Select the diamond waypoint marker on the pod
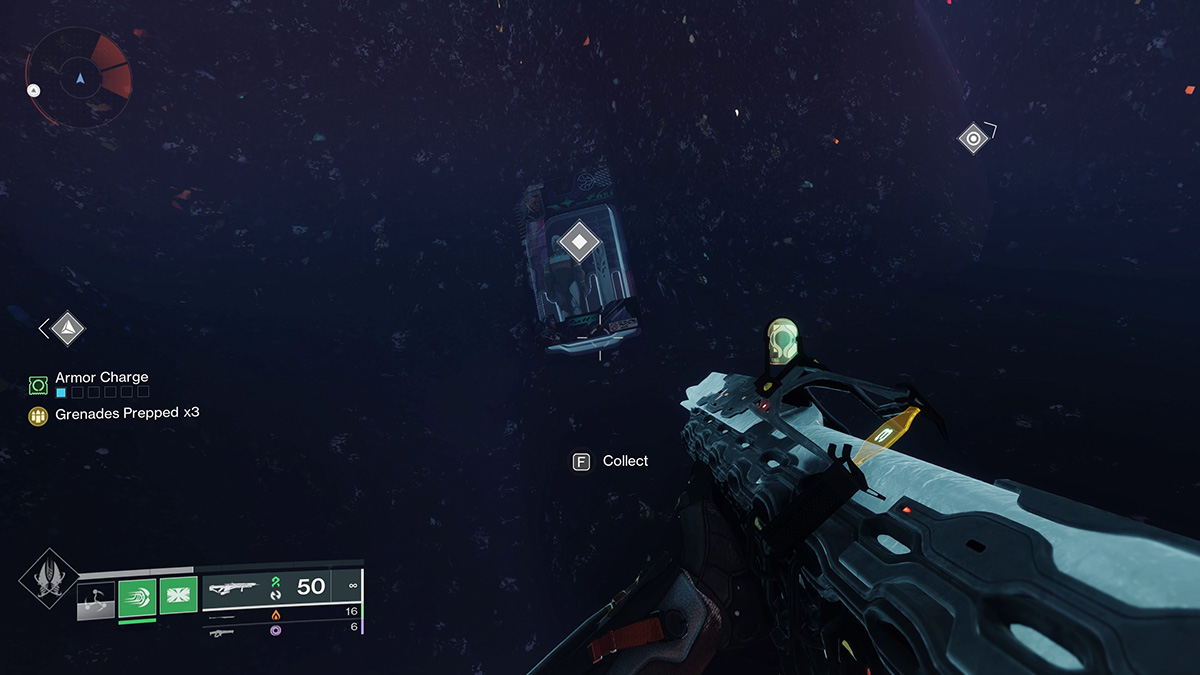Image resolution: width=1200 pixels, height=675 pixels. click(x=578, y=242)
